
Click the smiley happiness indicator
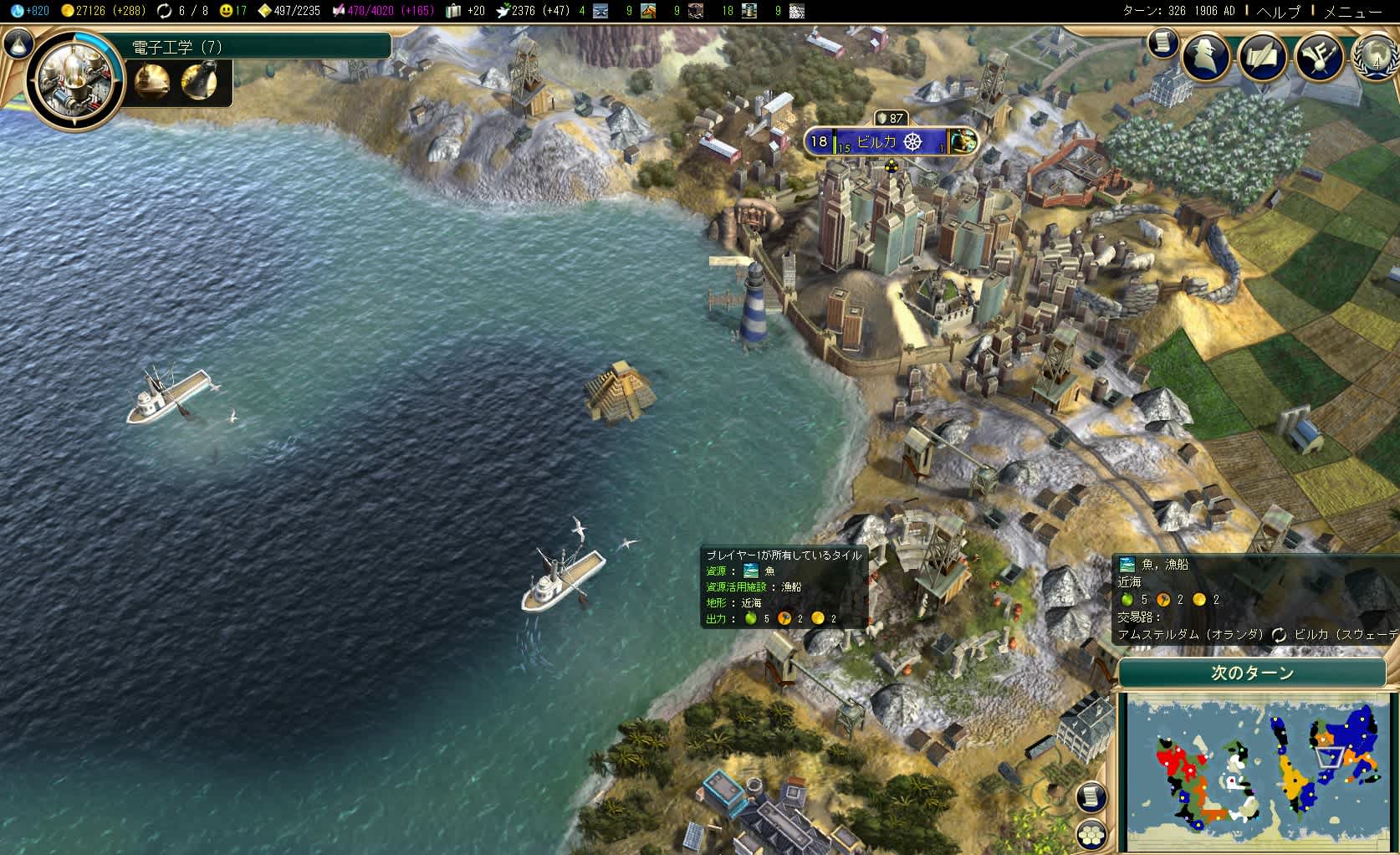point(233,11)
